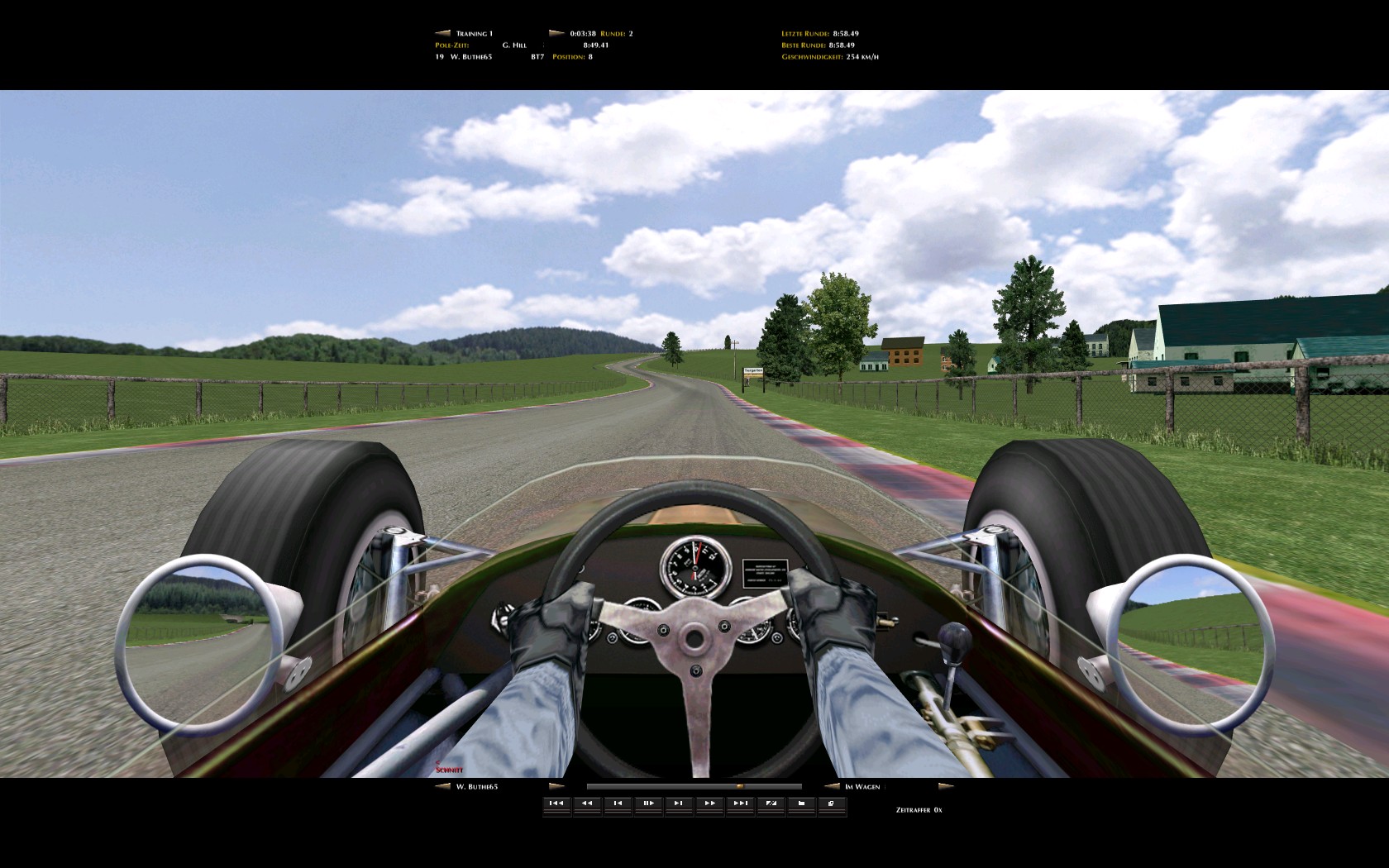The width and height of the screenshot is (1389, 868).
Task: Open the replay folder button
Action: click(801, 804)
